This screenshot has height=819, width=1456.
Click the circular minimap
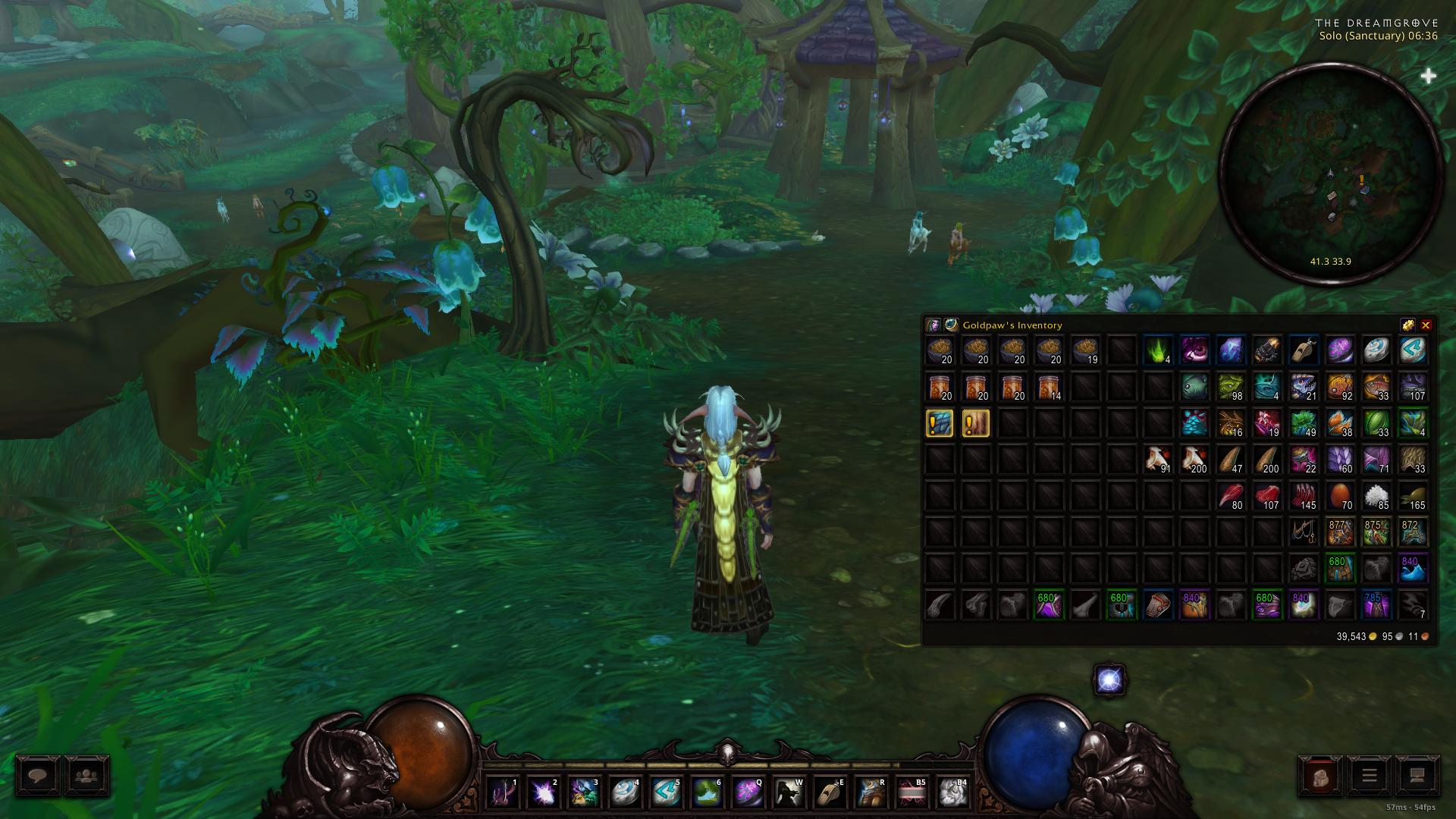pos(1331,174)
